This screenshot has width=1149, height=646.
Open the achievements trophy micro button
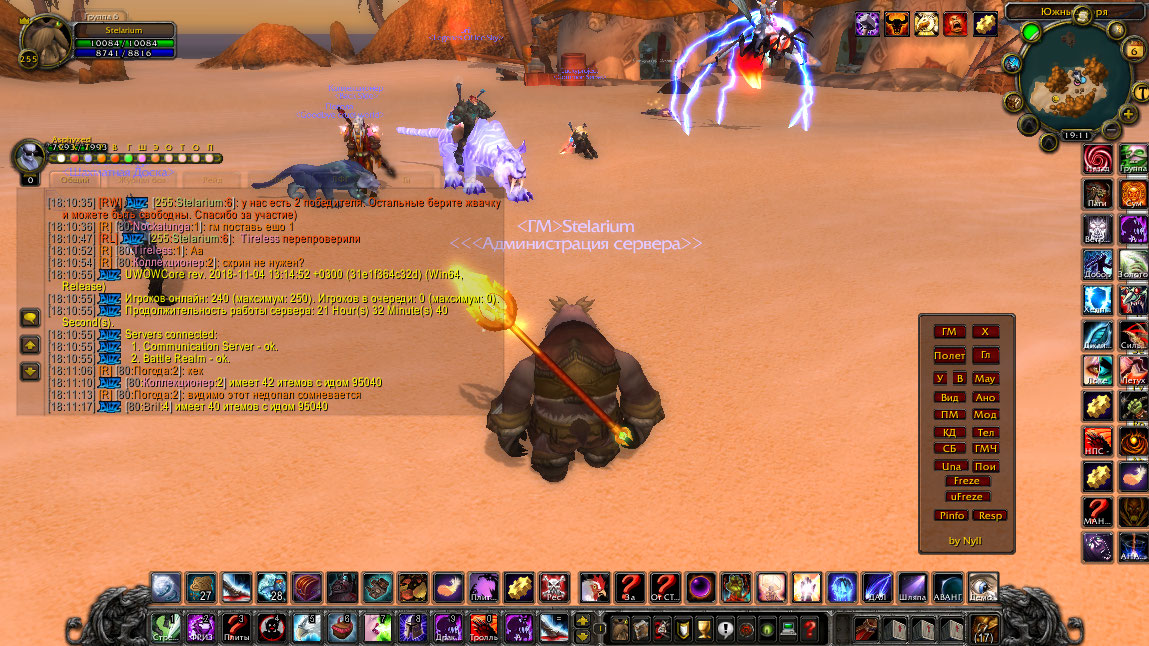tap(703, 629)
